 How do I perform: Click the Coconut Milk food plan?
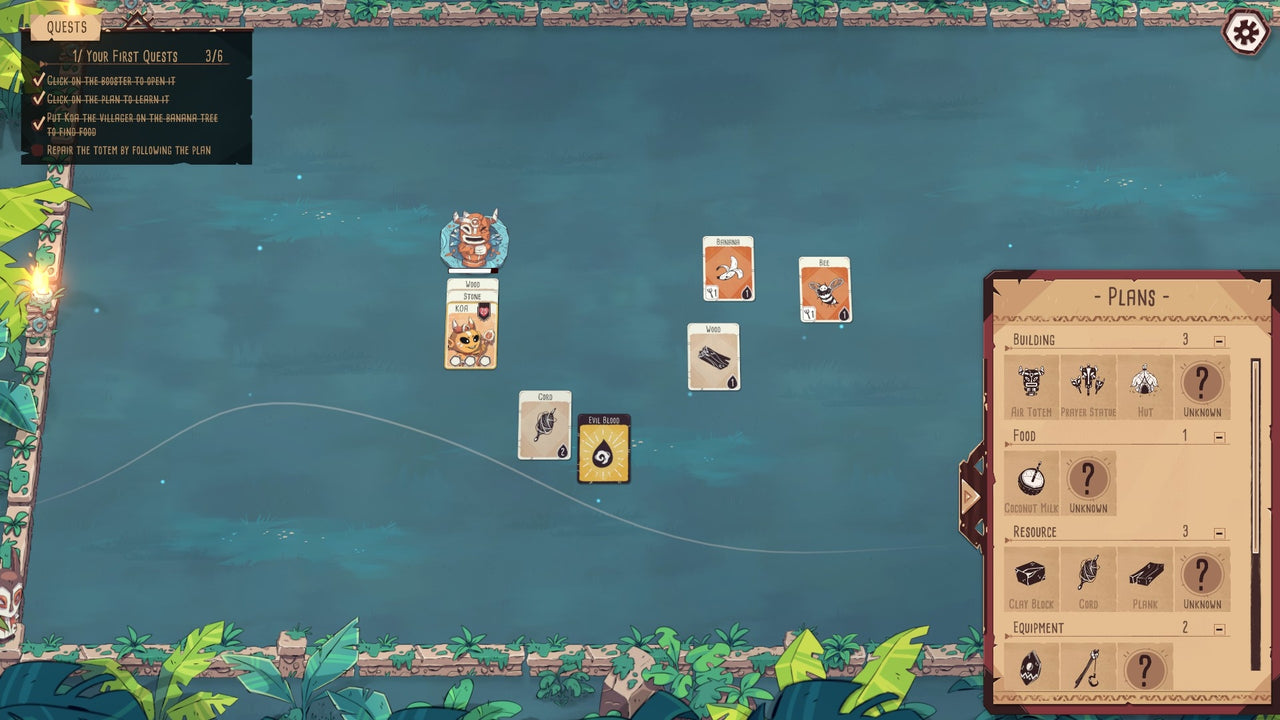pos(1031,479)
